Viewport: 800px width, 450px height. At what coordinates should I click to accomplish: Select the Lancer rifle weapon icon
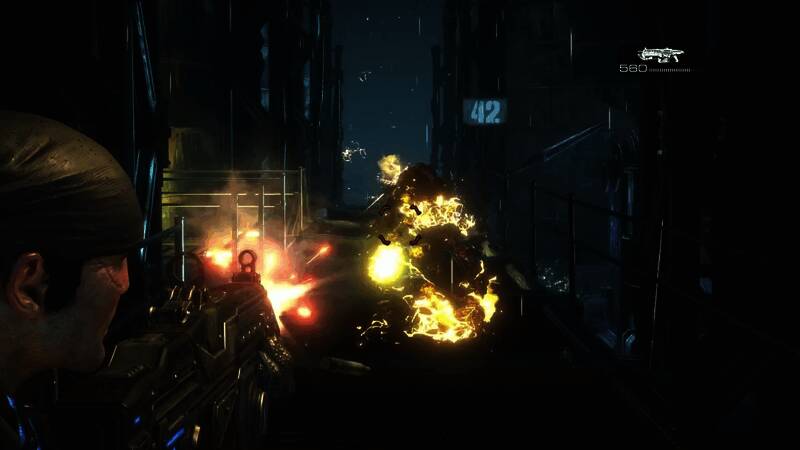660,54
